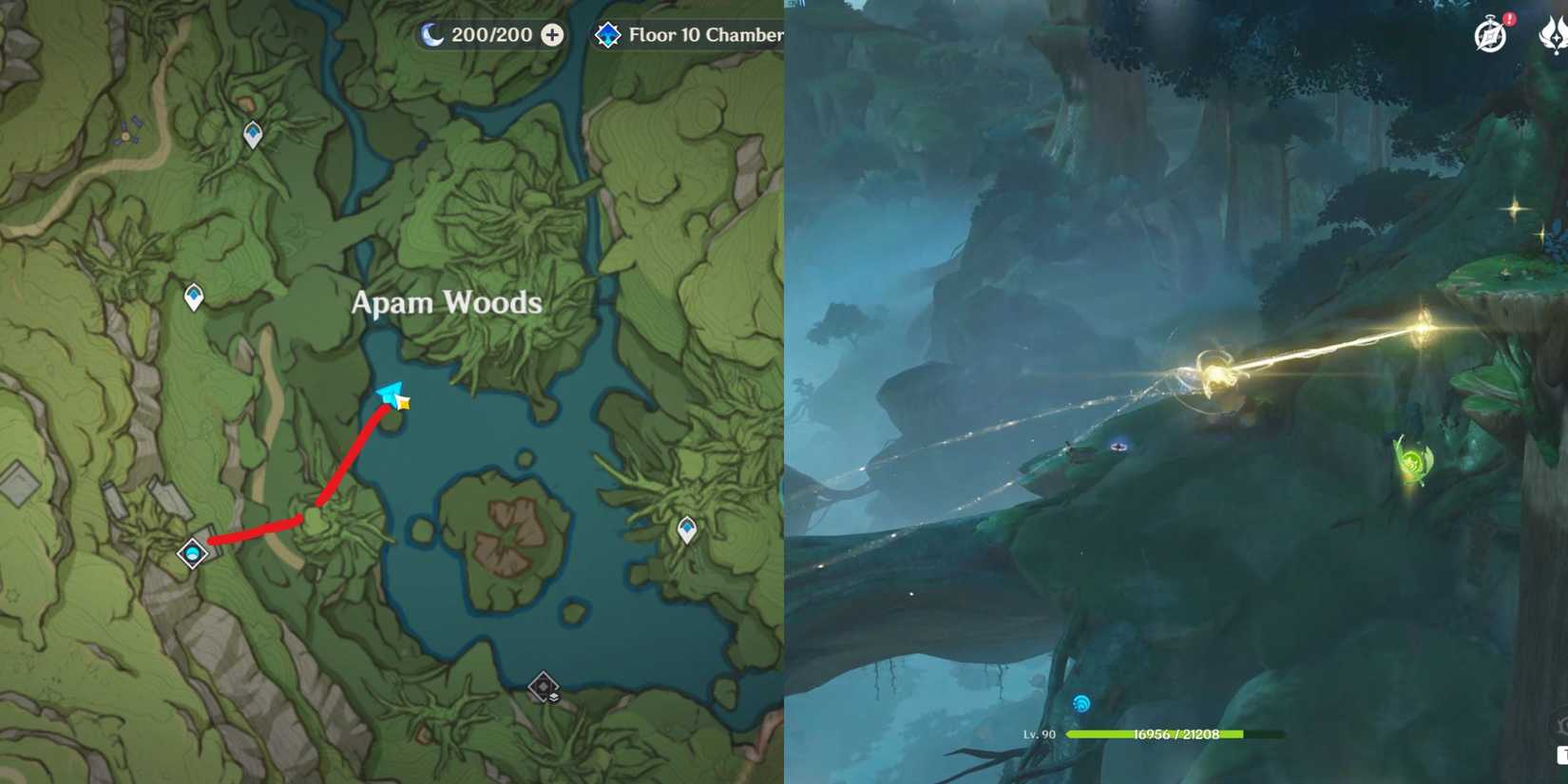Open the domain entrance icon at the route start
Viewport: 1568px width, 784px height.
[193, 551]
